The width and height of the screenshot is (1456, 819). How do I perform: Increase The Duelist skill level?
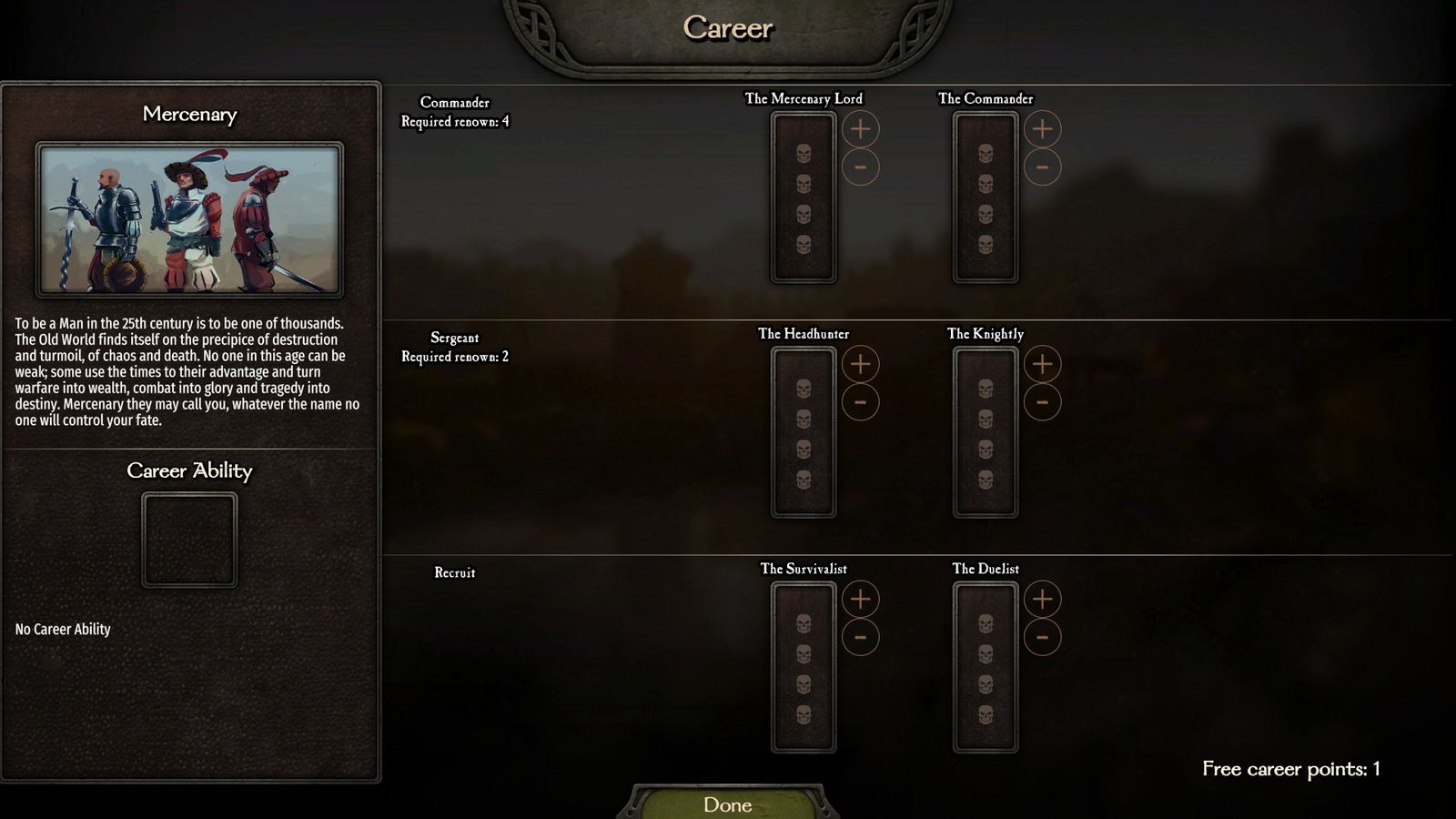(1042, 599)
